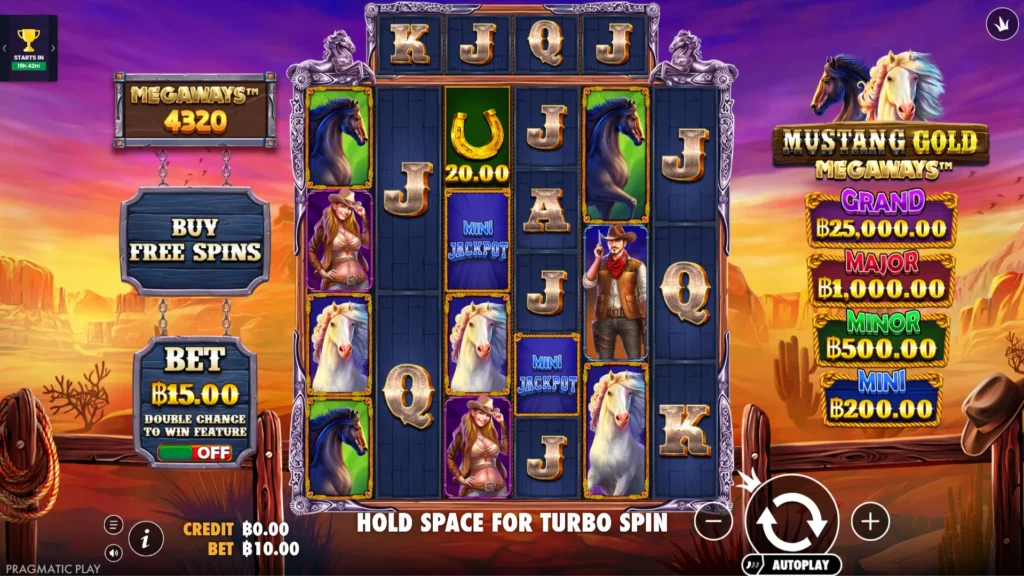Increase the bet with the plus button
1024x576 pixels.
[x=870, y=521]
